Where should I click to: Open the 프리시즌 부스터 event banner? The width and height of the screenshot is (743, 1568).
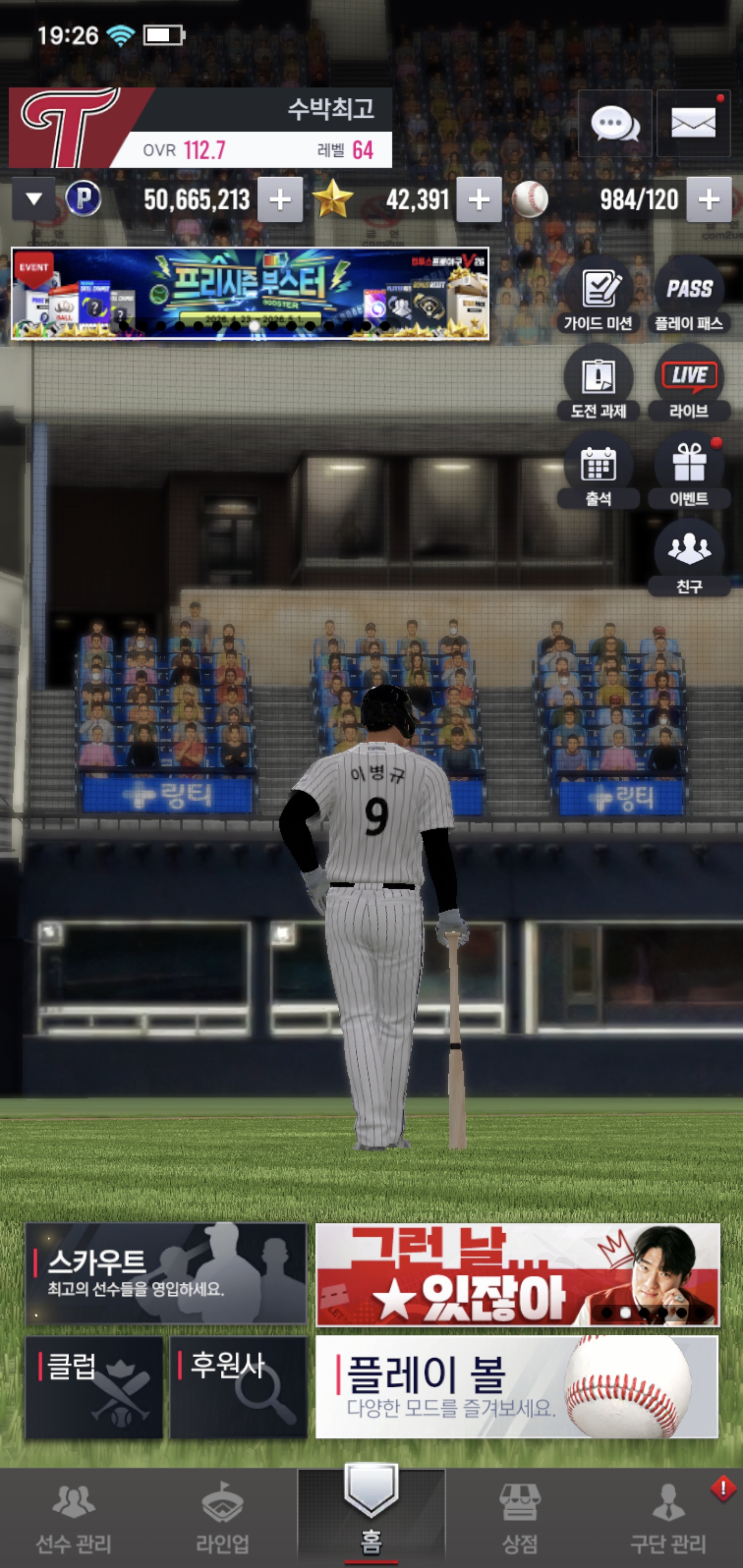tap(250, 293)
